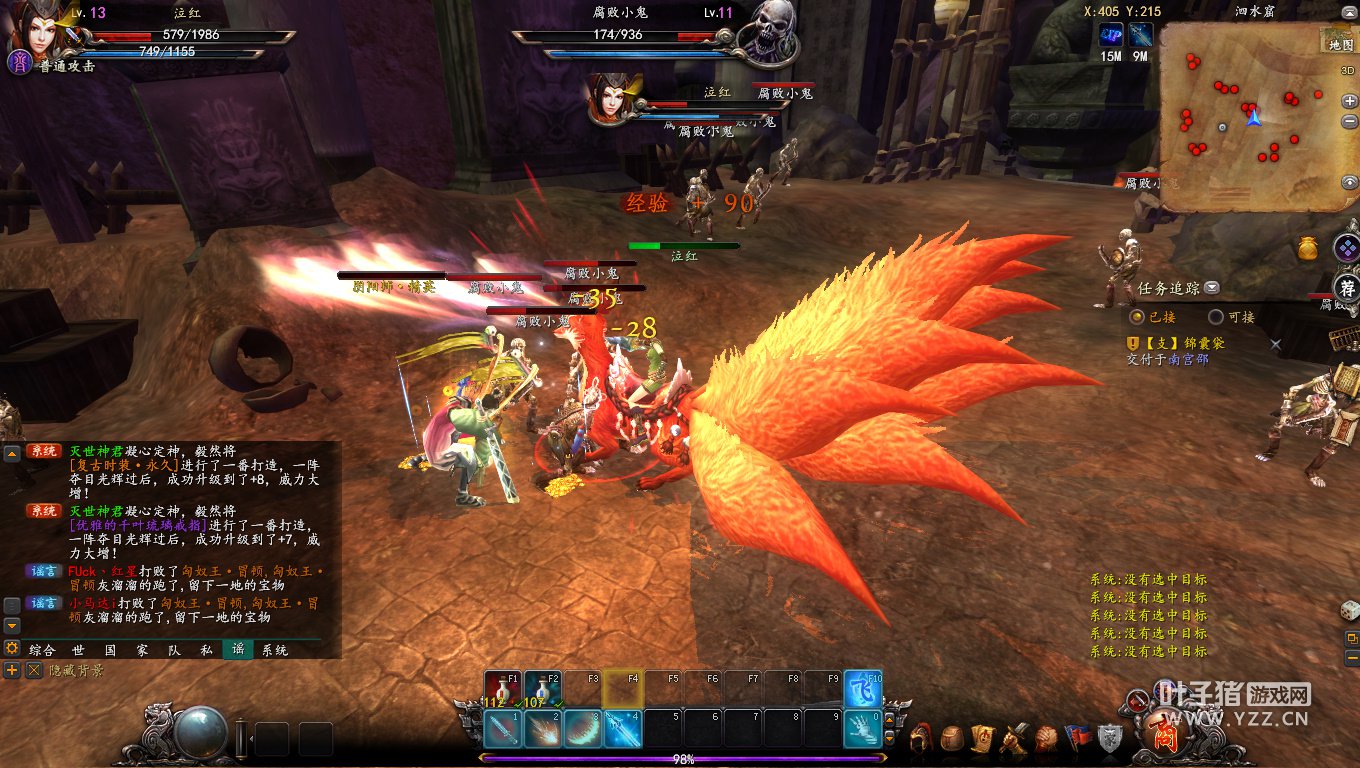Activate the hand skill in slot 0
Viewport: 1360px width, 768px height.
tap(863, 729)
